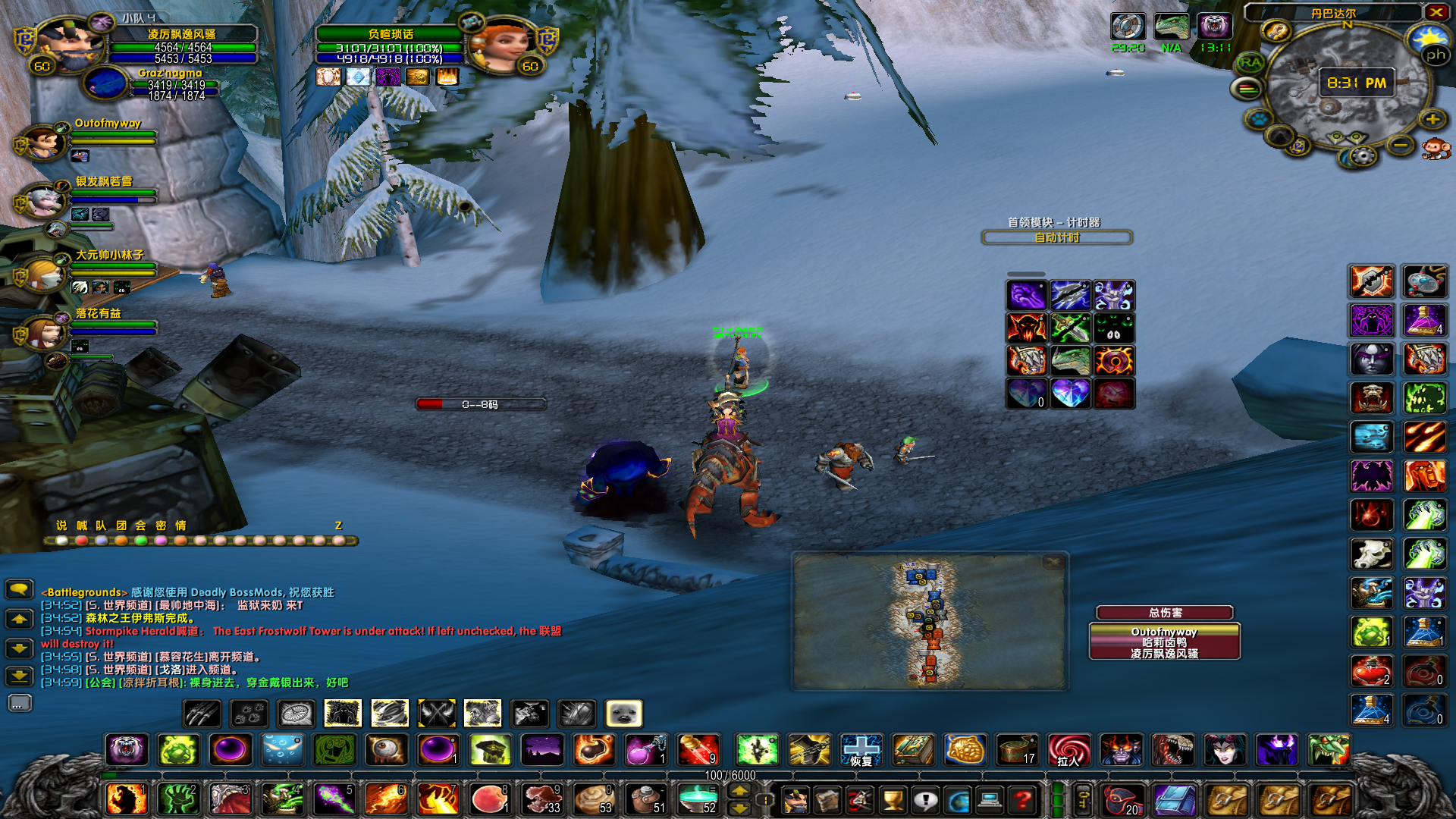Open the red question mark help menu

pos(1023,799)
